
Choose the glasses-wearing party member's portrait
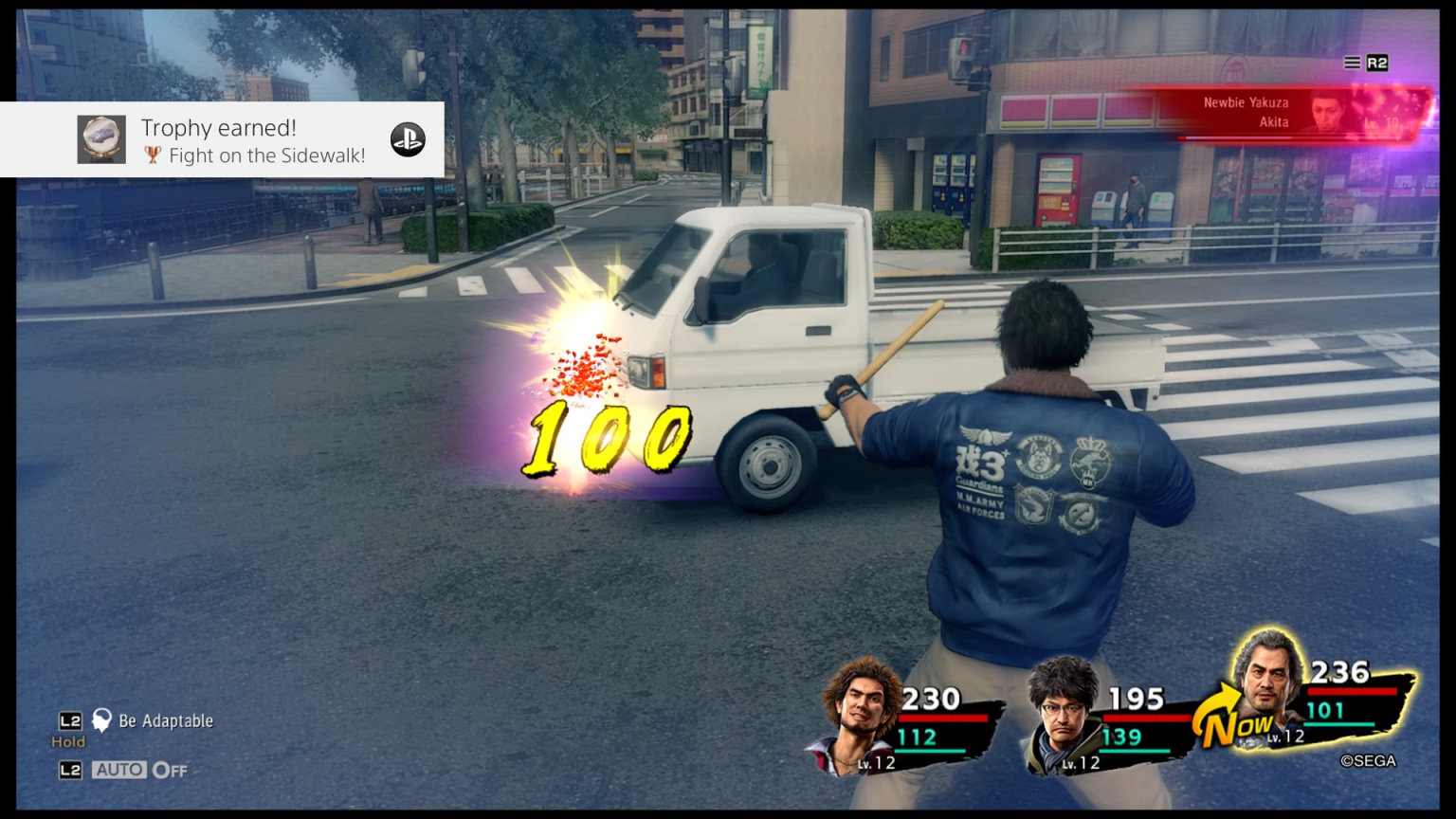(x=1064, y=716)
